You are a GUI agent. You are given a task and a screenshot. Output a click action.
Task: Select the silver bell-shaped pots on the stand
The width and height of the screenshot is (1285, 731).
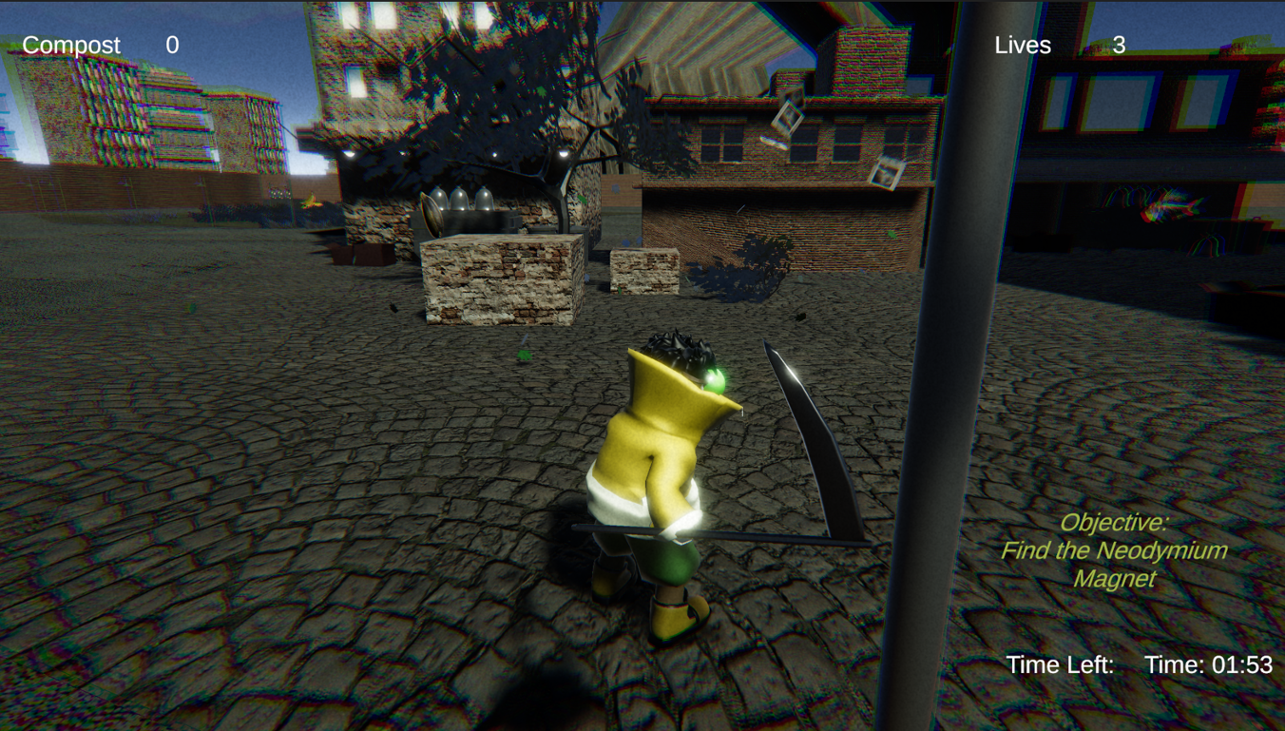tap(460, 200)
